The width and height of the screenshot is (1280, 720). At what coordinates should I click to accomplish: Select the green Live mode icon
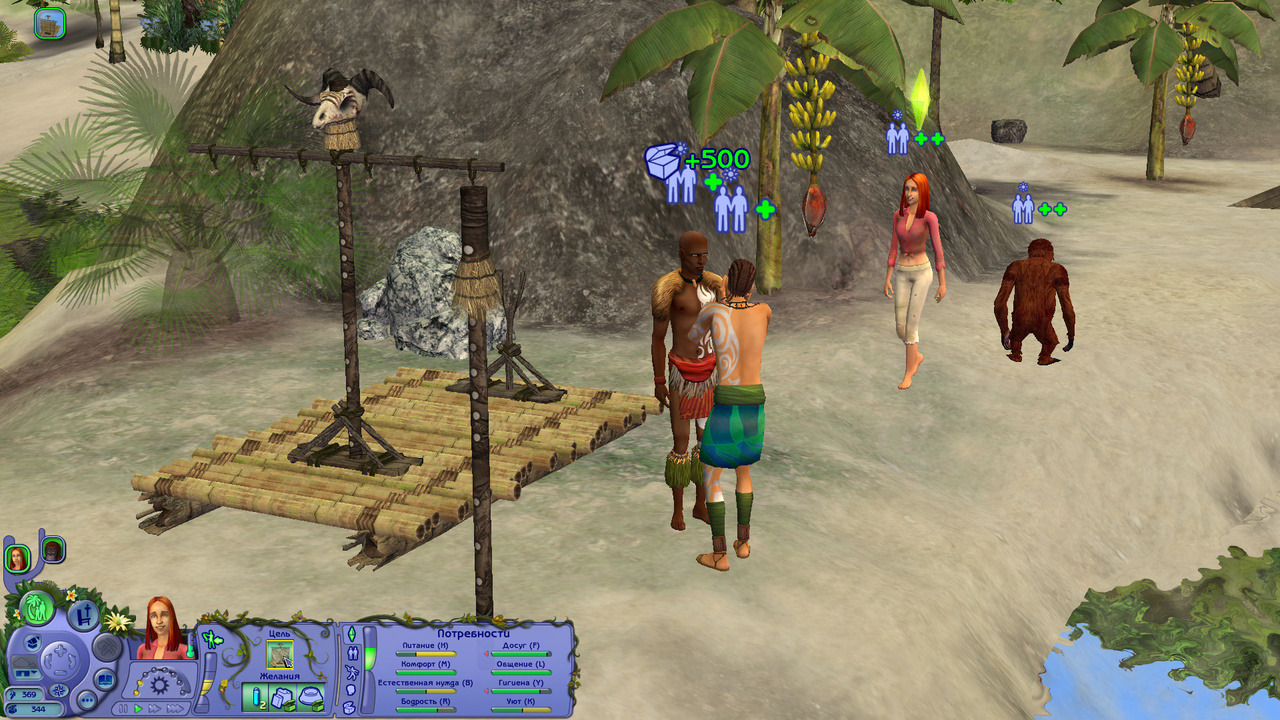click(x=38, y=610)
